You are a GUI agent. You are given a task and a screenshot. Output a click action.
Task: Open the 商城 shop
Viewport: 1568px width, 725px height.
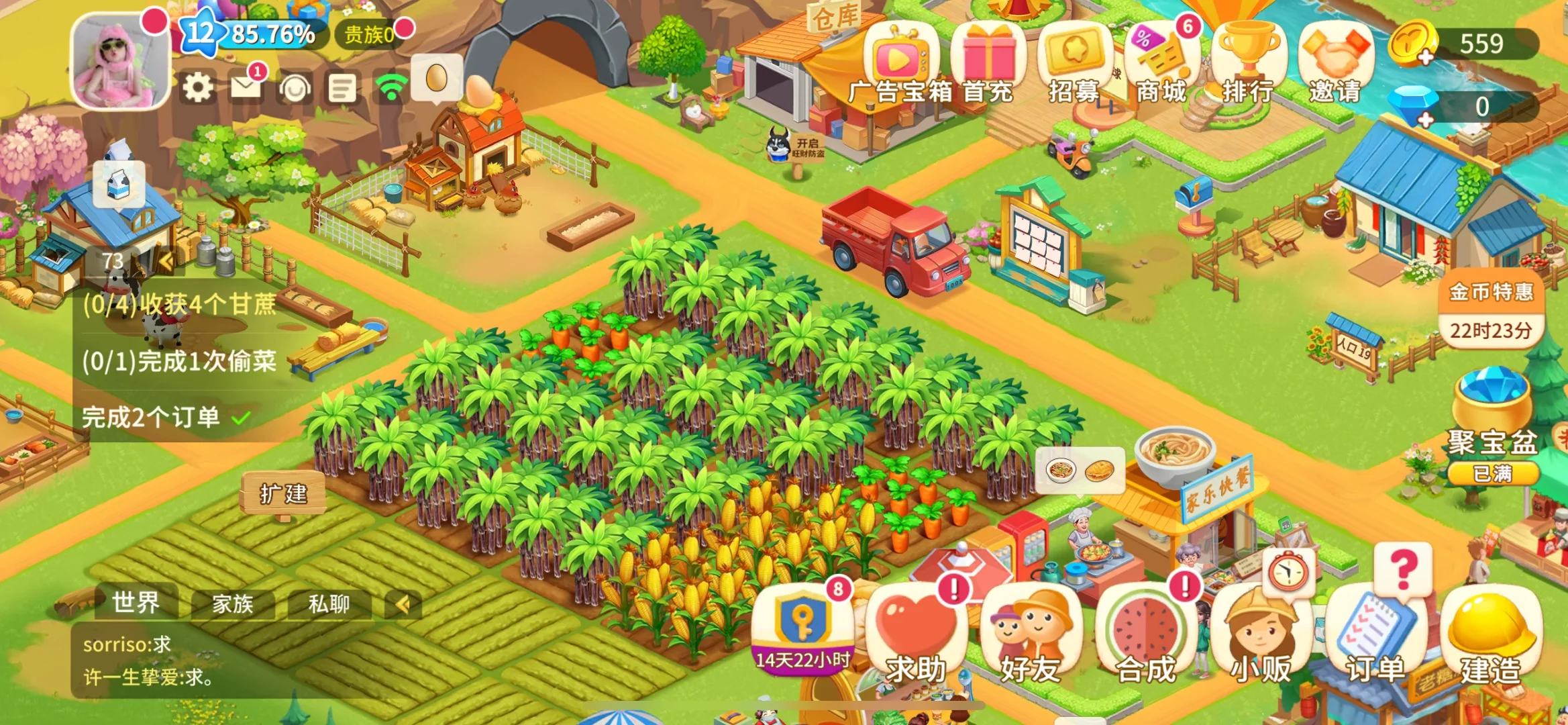click(1161, 65)
